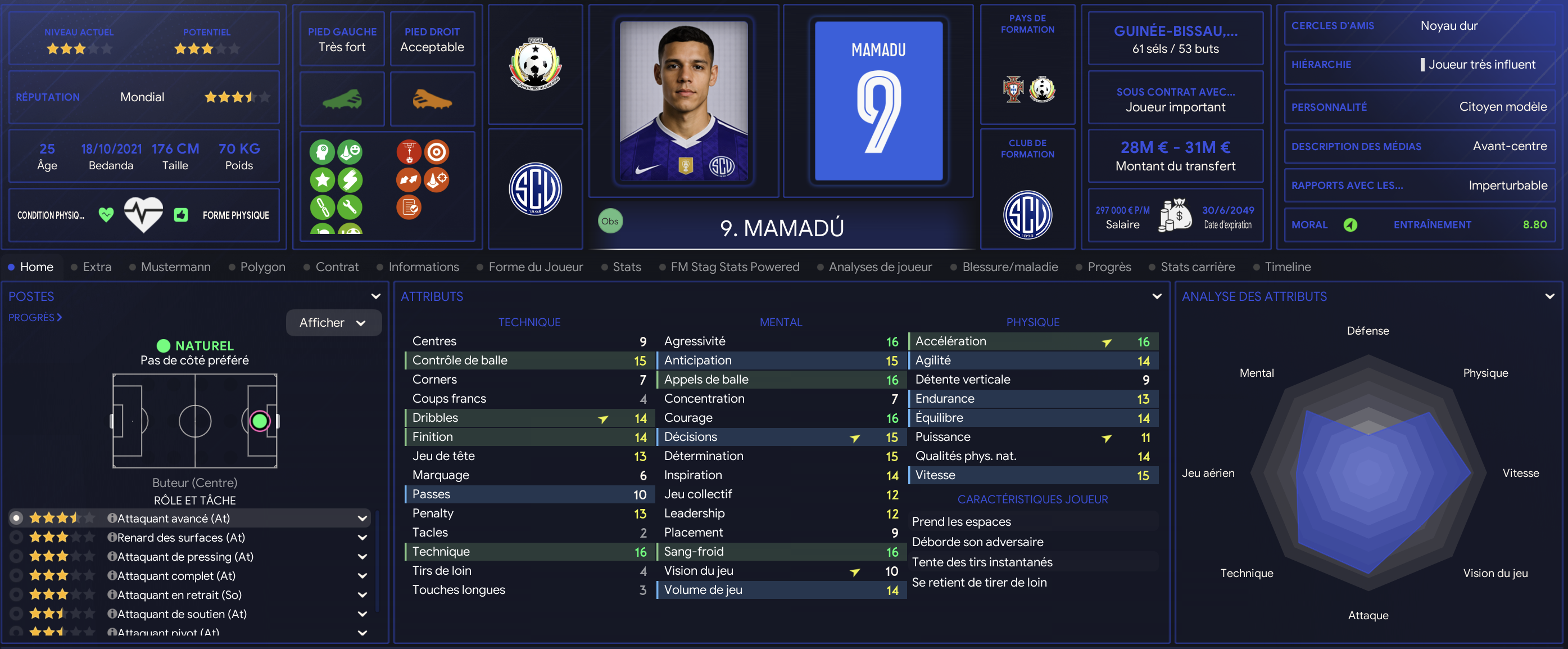
Task: Collapse the ATTRIBUTS panel arrow
Action: tap(1157, 297)
